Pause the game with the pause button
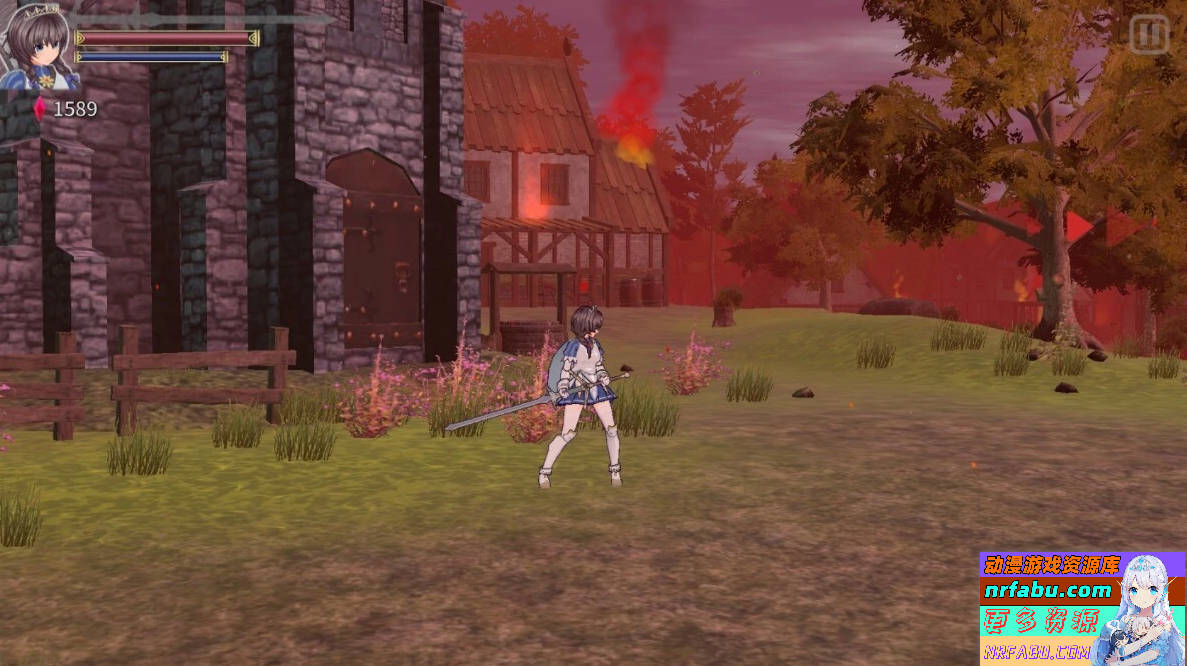Screen dimensions: 1187x666 tap(1149, 35)
